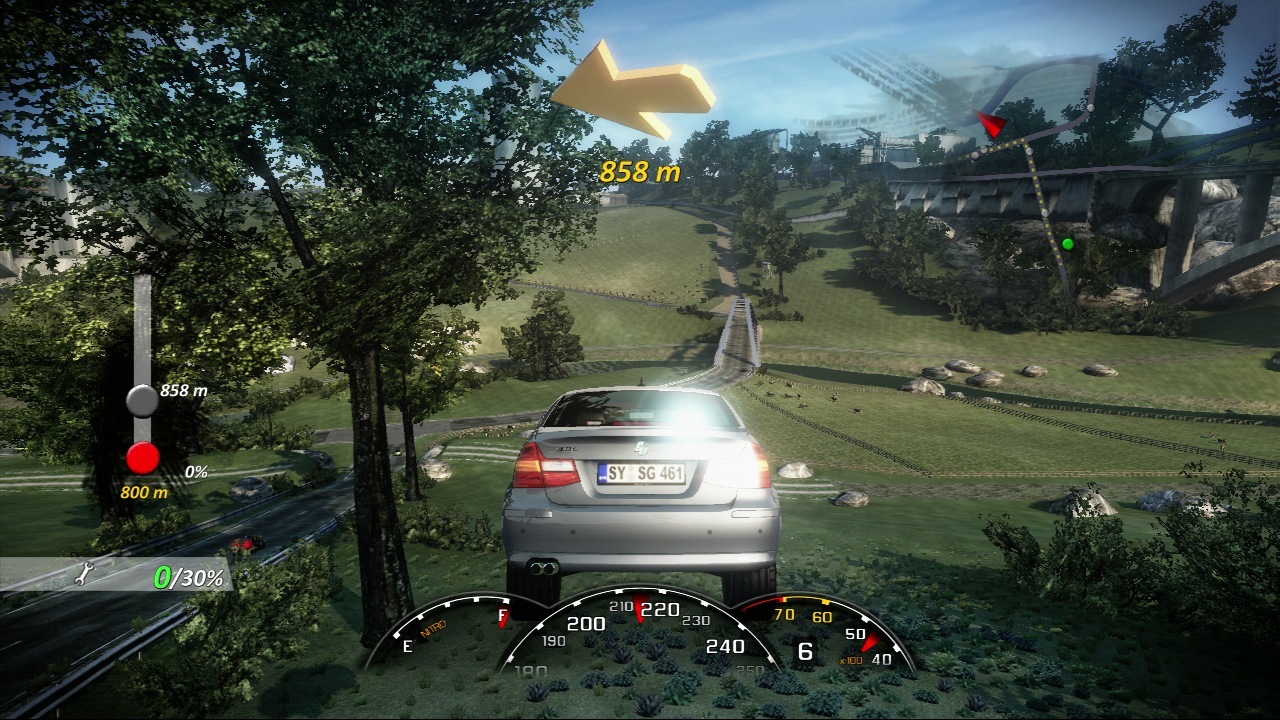The width and height of the screenshot is (1280, 720).
Task: Select the gray 858 m marker on distance gauge
Action: (142, 400)
